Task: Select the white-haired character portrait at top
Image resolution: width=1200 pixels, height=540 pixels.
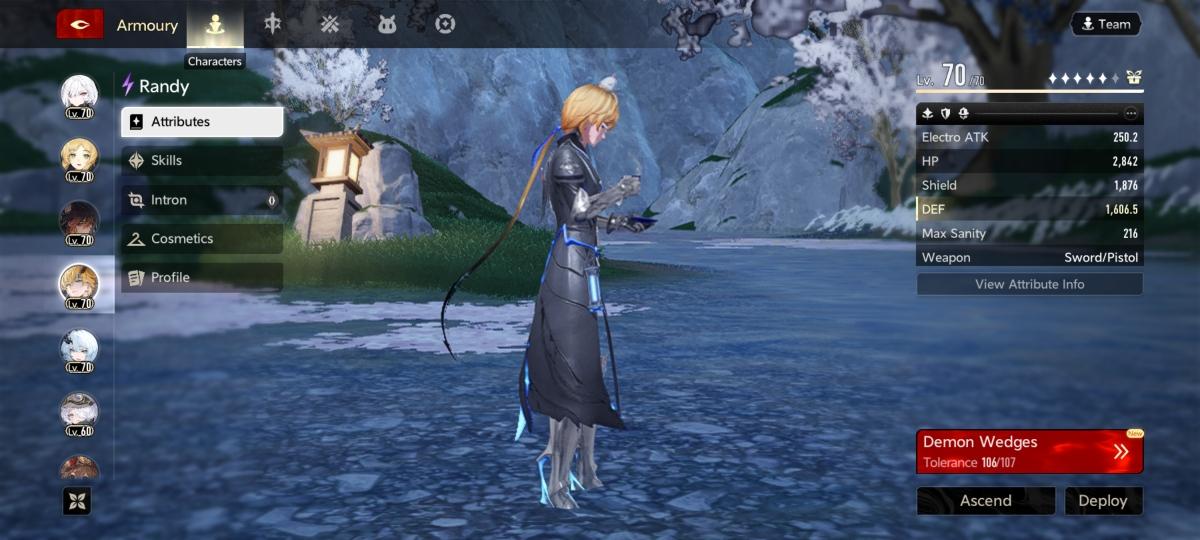Action: pos(79,95)
